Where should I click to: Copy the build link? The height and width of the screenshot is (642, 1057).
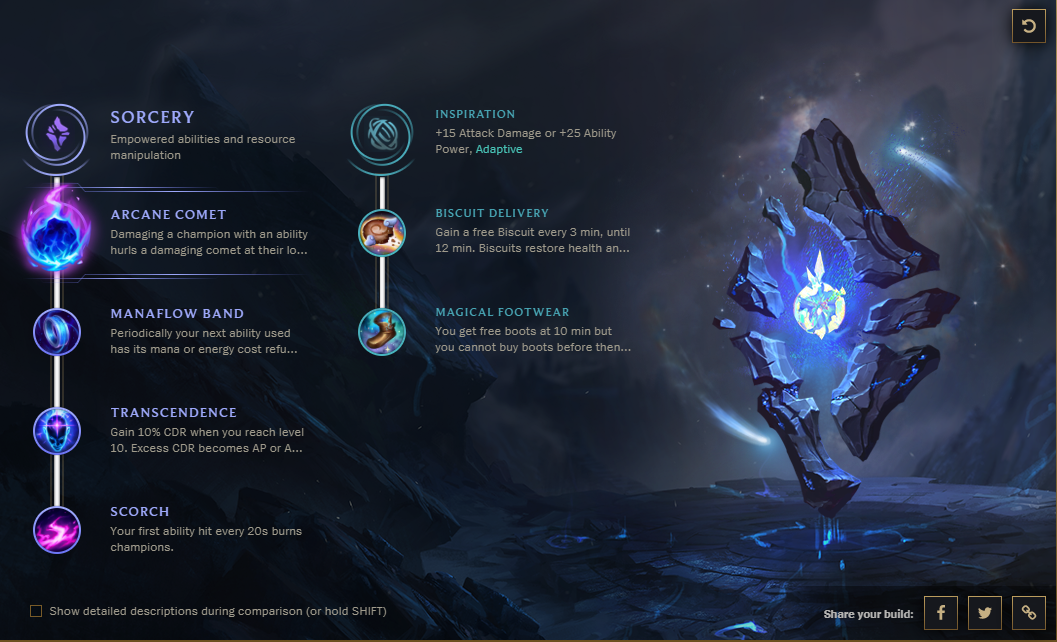(1028, 613)
